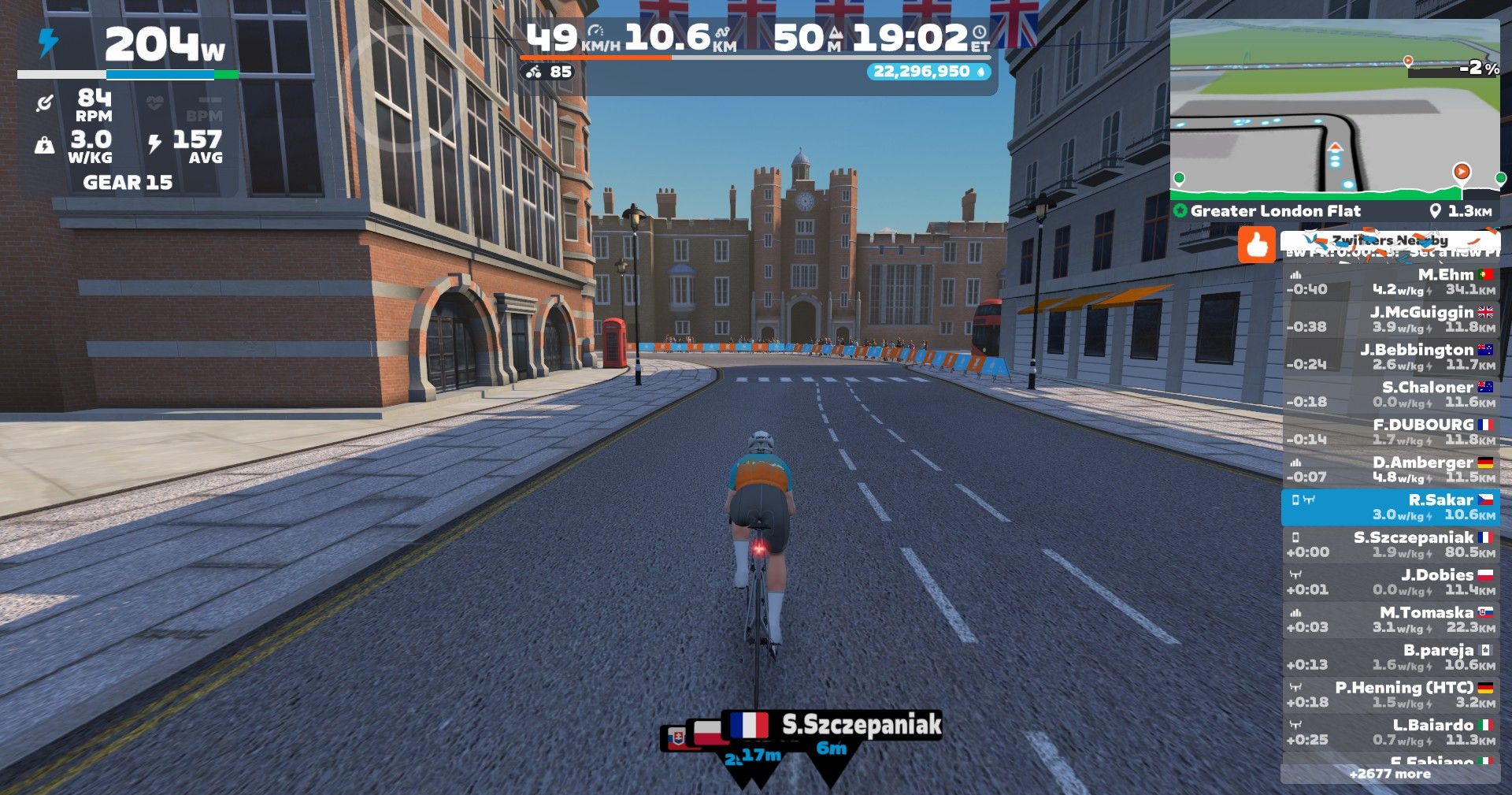
Task: Open the power readout panel showing 204w
Action: 126,46
